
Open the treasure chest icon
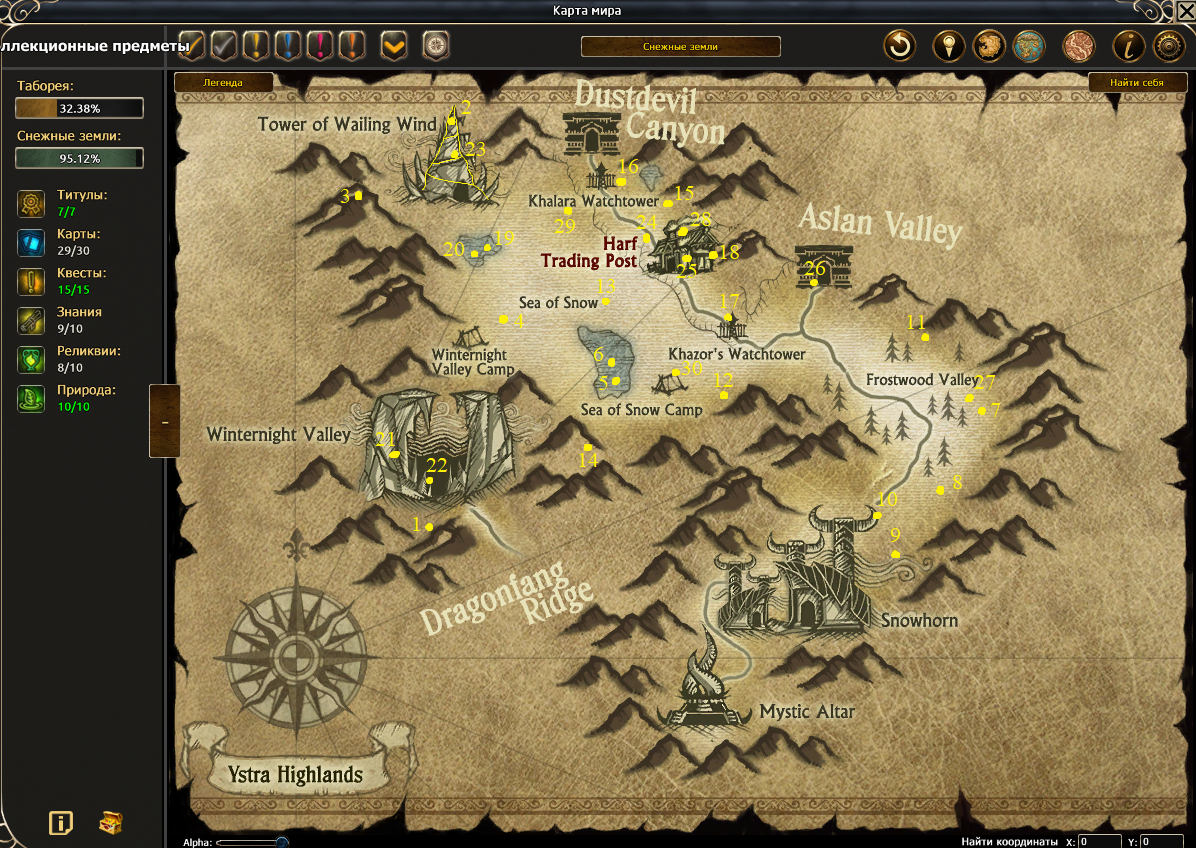(111, 823)
